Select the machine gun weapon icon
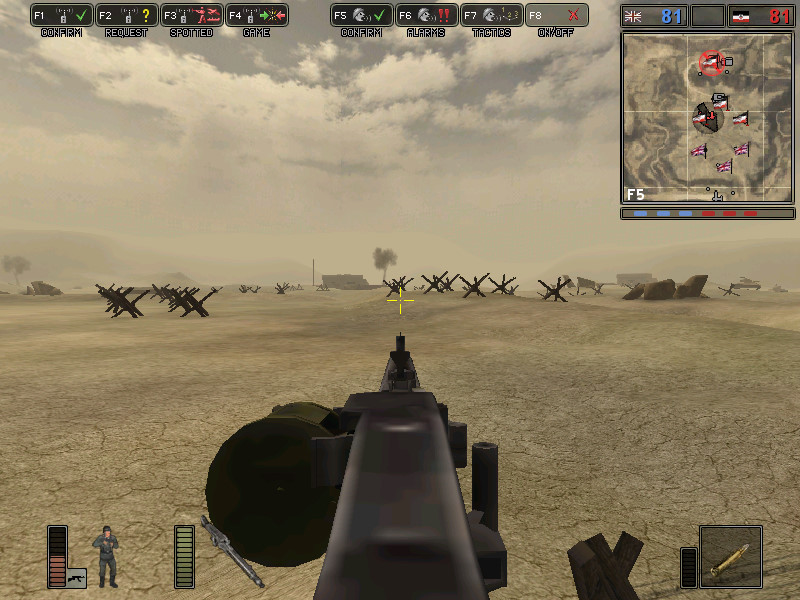This screenshot has width=800, height=600. coord(232,551)
